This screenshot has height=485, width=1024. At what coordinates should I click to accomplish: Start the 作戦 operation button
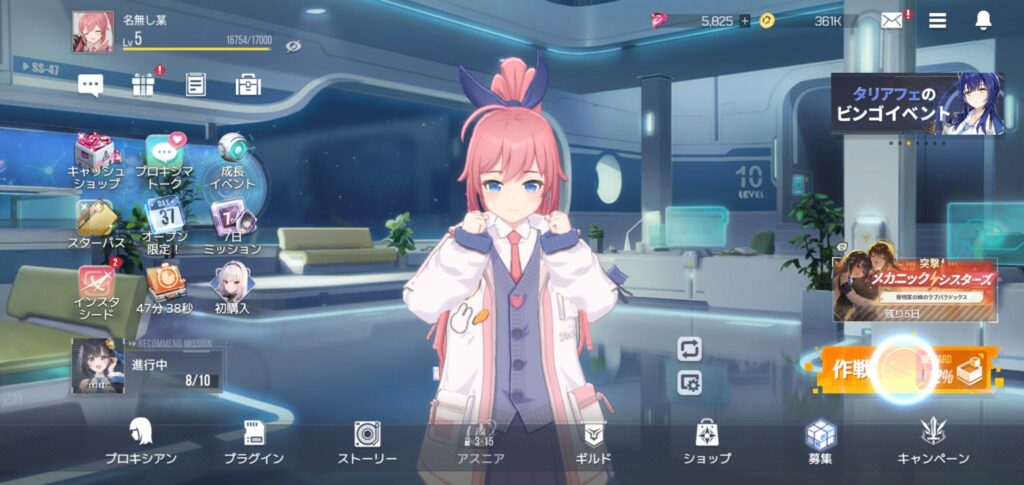pyautogui.click(x=905, y=370)
